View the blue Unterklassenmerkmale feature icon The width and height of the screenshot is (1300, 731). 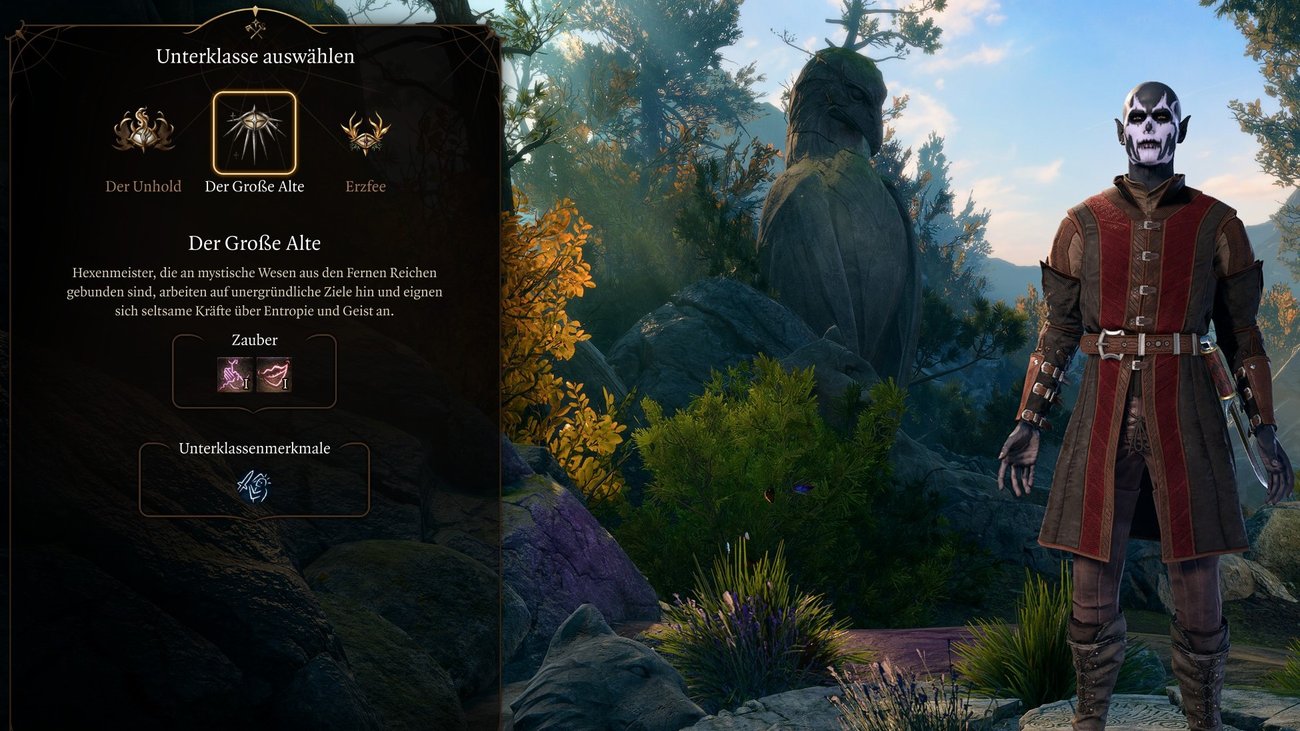(x=254, y=486)
